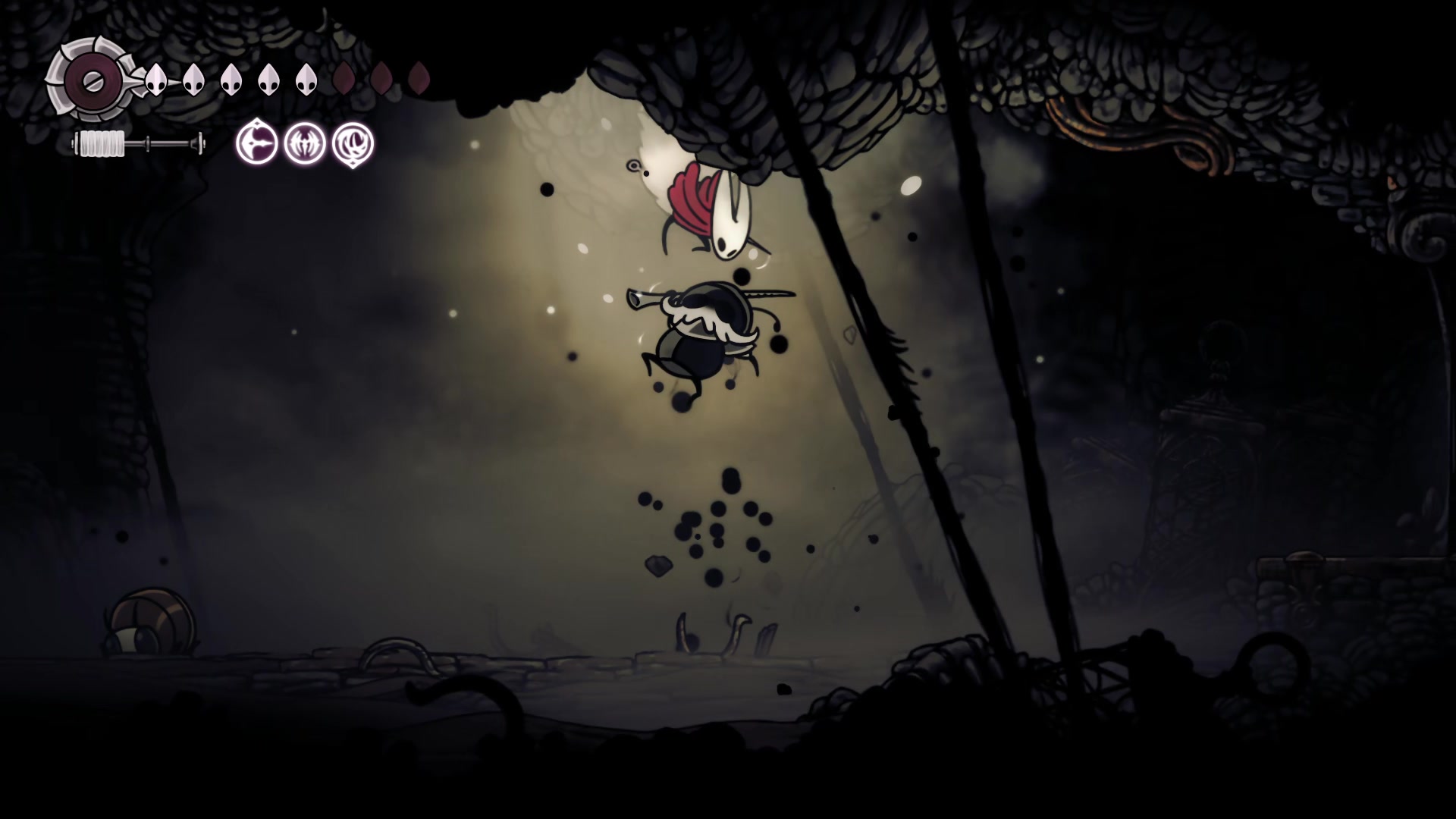Activate the needle-thrust skill icon
The height and width of the screenshot is (819, 1456).
pyautogui.click(x=256, y=143)
